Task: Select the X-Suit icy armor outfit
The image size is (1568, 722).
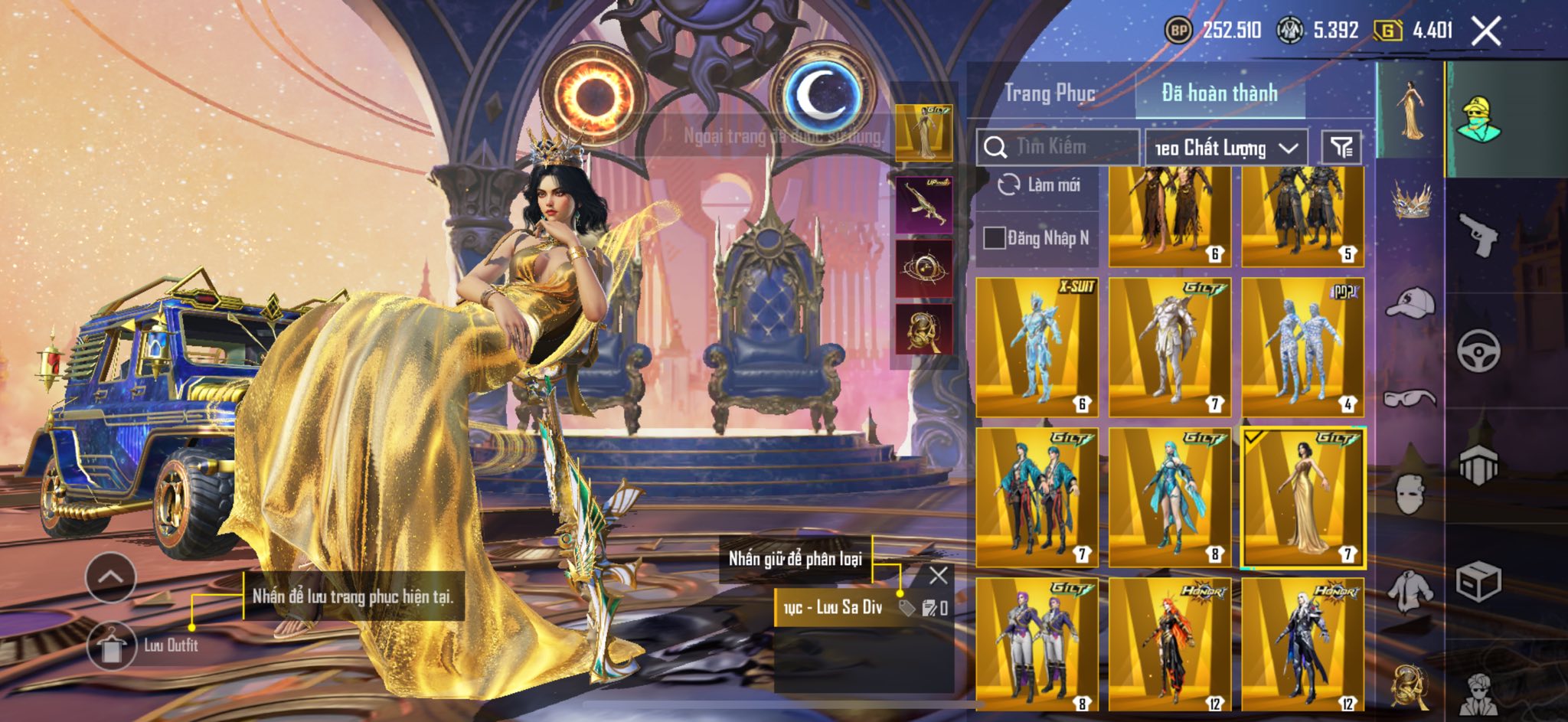Action: coord(1037,347)
